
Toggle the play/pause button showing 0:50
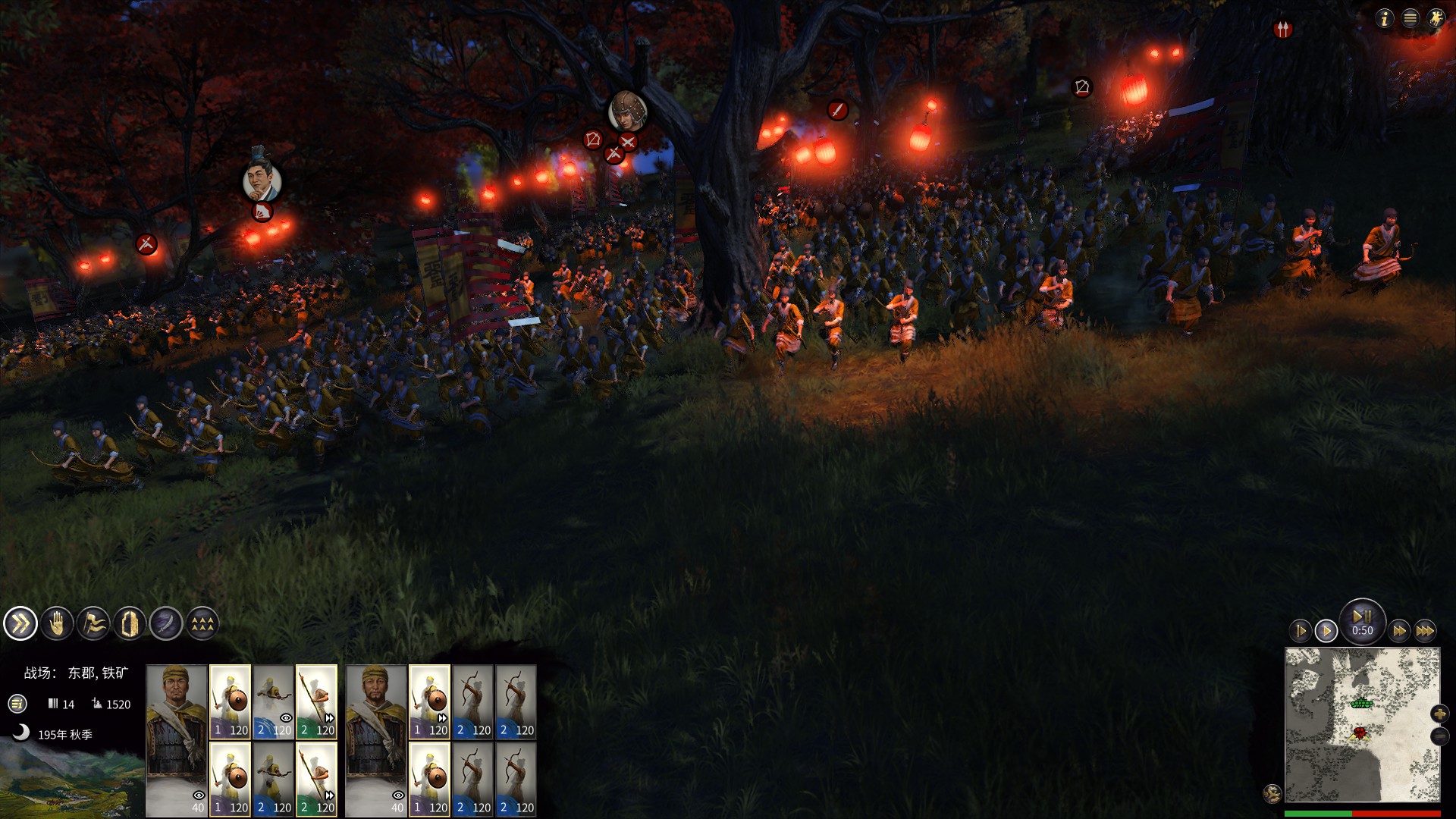pyautogui.click(x=1362, y=620)
